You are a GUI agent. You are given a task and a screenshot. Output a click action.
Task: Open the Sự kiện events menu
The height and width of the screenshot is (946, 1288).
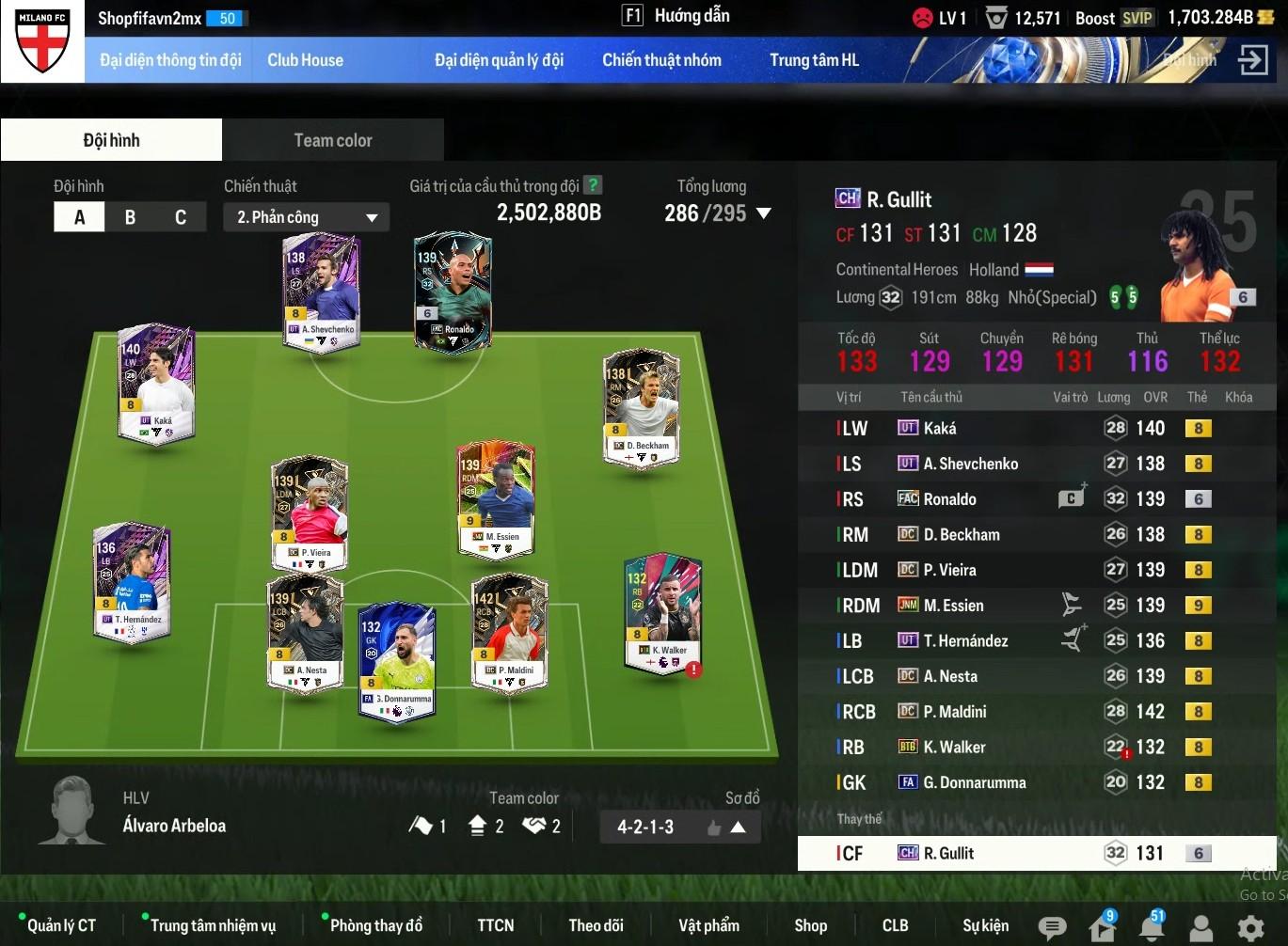click(985, 926)
